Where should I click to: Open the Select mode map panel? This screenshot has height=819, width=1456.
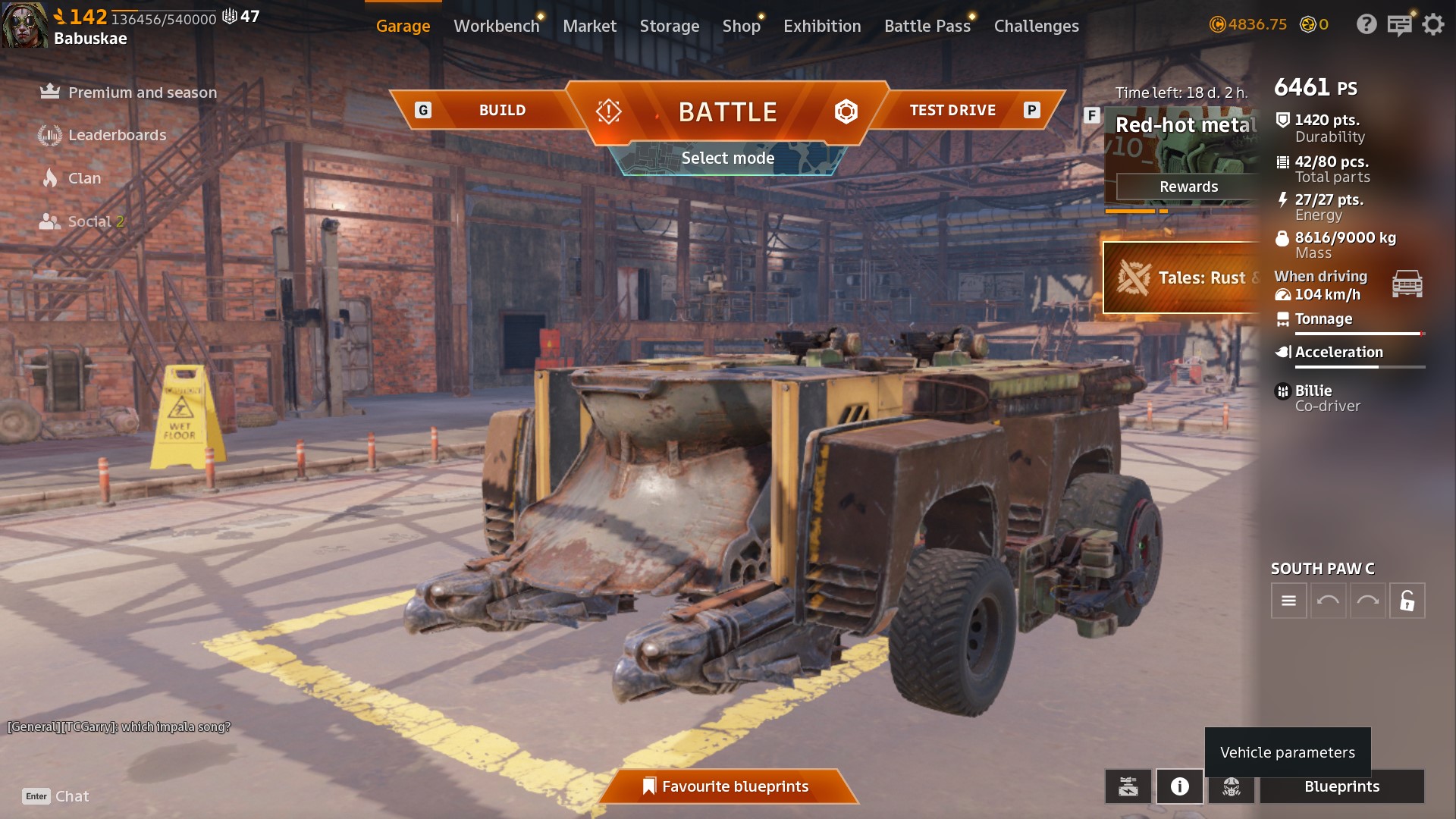[727, 158]
